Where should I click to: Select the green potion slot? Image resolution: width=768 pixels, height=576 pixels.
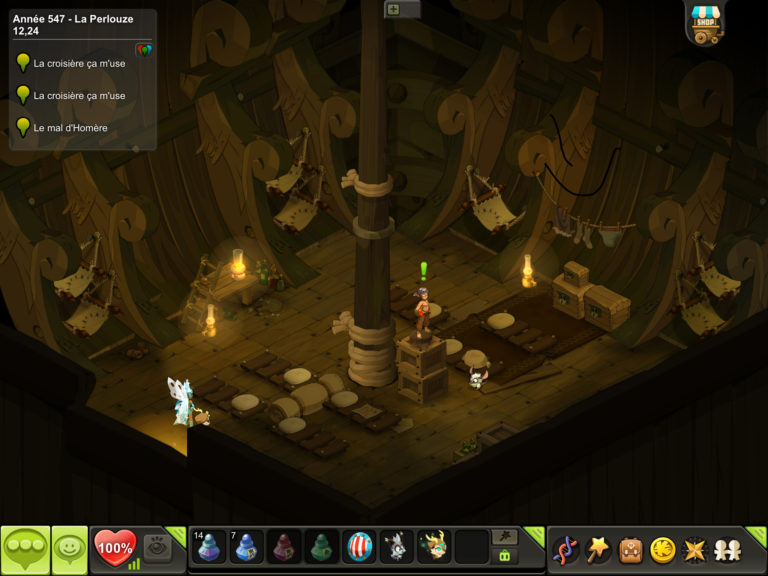(x=322, y=547)
